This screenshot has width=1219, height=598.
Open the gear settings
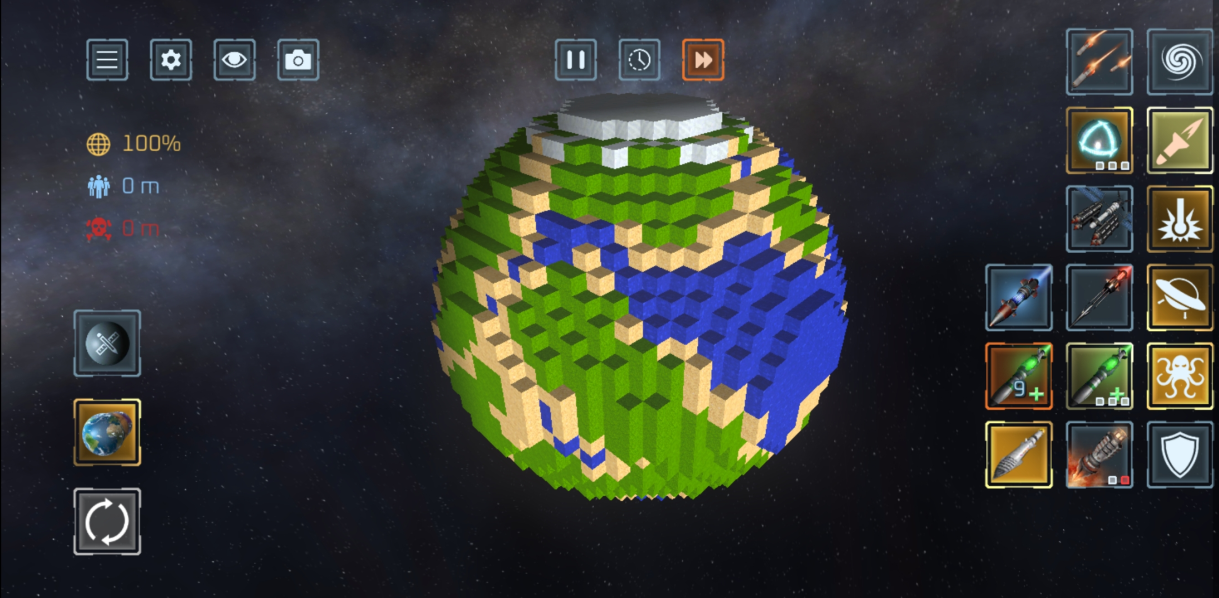171,60
